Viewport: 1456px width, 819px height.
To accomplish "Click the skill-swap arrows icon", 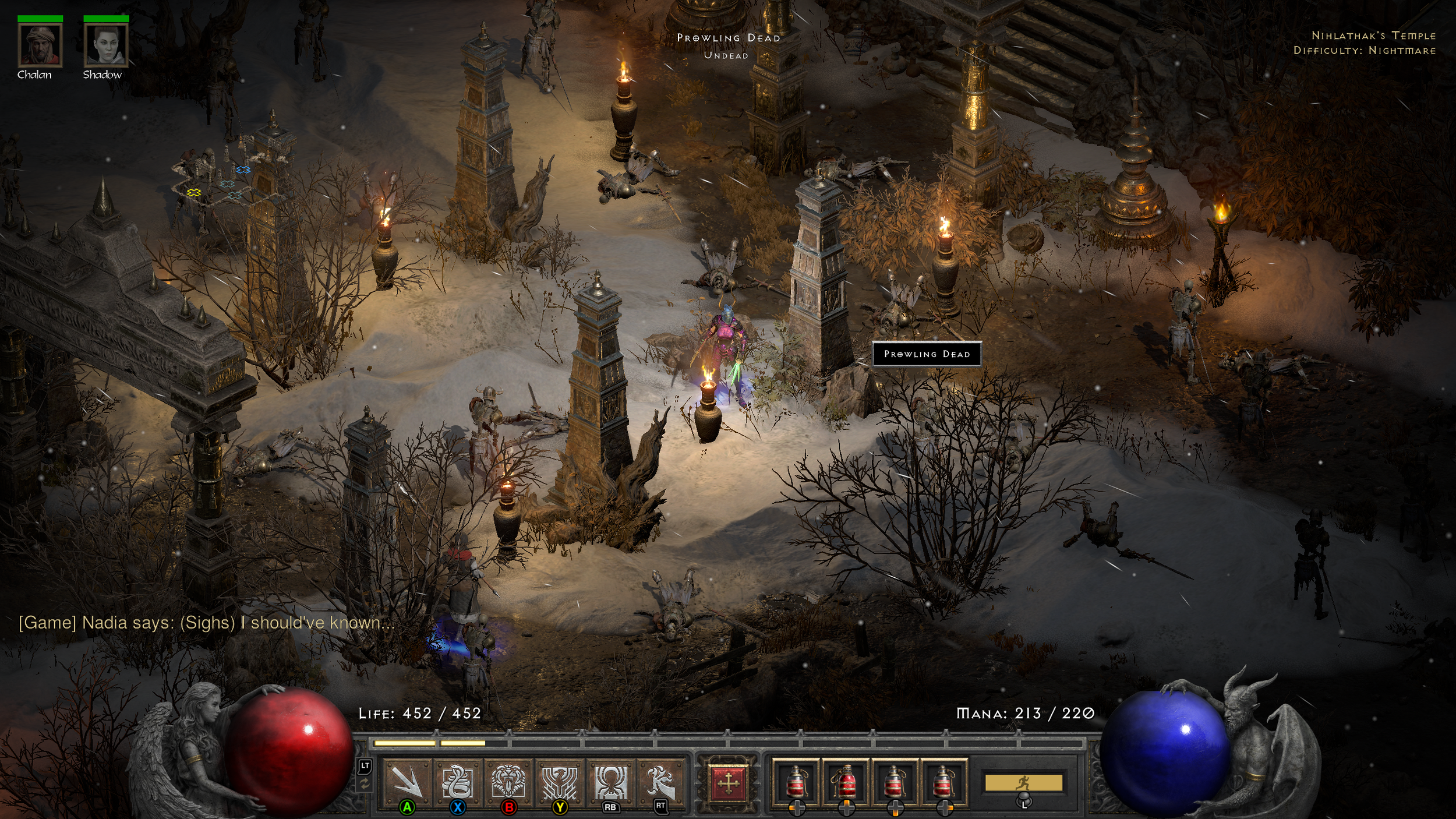I will [365, 785].
